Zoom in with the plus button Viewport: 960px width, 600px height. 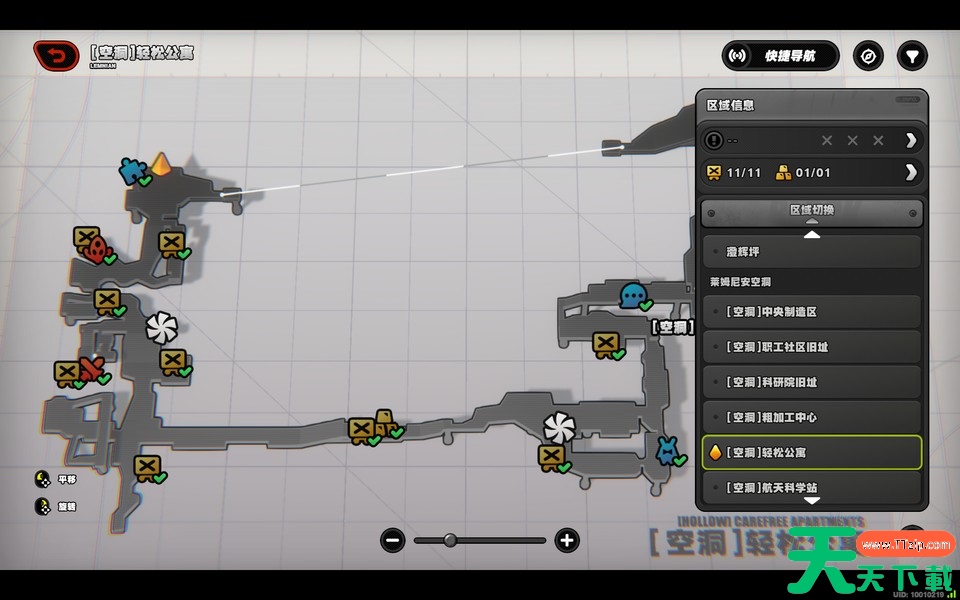[x=567, y=541]
